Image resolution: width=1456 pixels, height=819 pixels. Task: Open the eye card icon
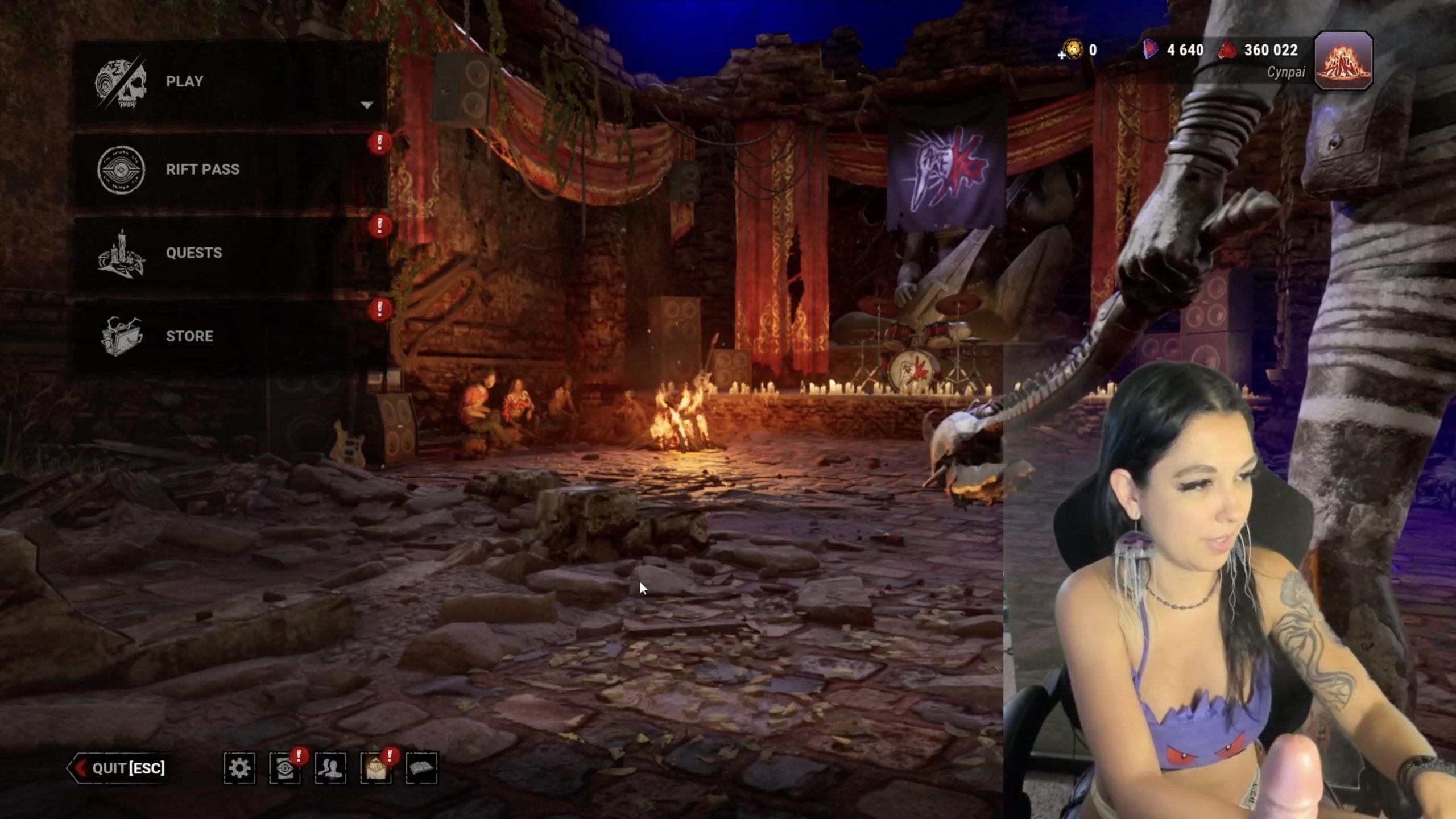[x=284, y=768]
